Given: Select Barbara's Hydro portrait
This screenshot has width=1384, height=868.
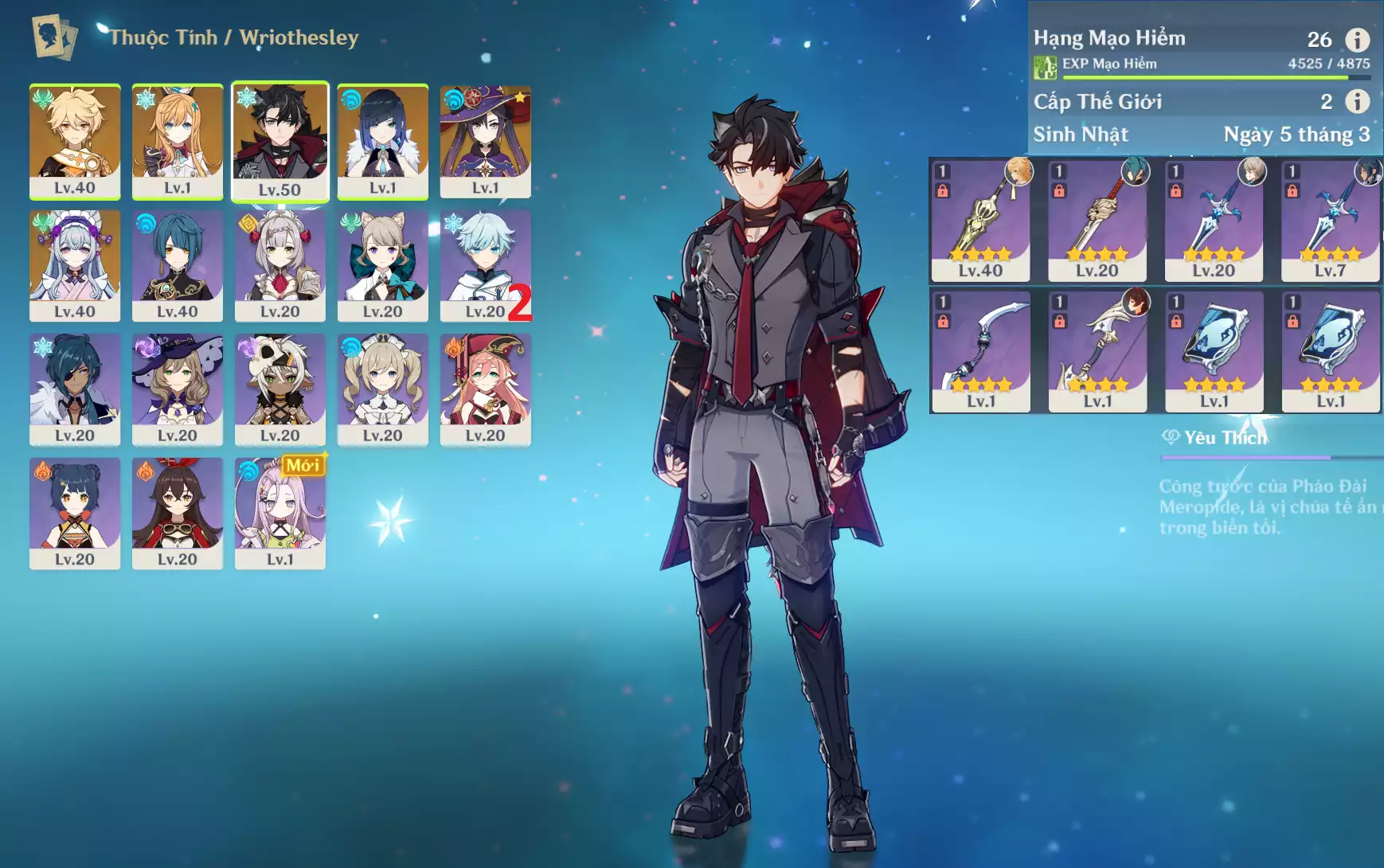Looking at the screenshot, I should click(x=382, y=389).
